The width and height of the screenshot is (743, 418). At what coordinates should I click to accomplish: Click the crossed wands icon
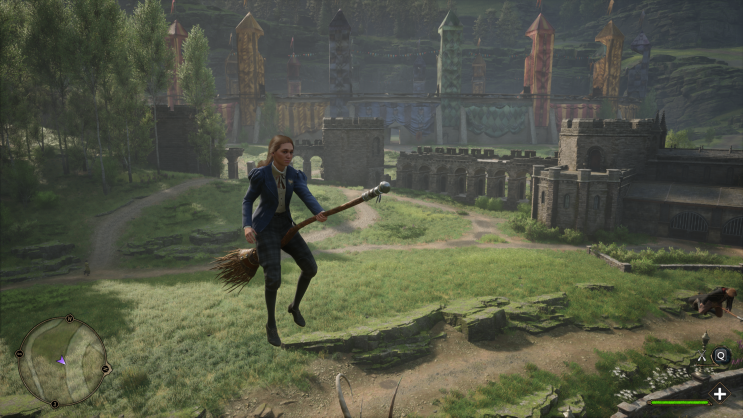click(703, 354)
